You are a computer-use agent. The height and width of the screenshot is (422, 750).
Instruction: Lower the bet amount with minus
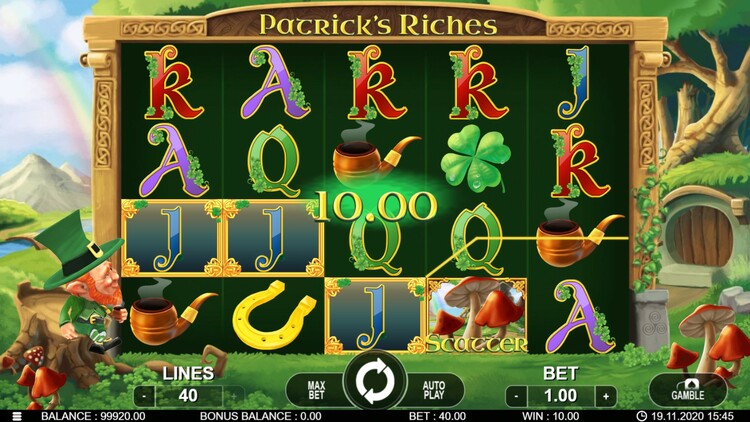pyautogui.click(x=514, y=395)
